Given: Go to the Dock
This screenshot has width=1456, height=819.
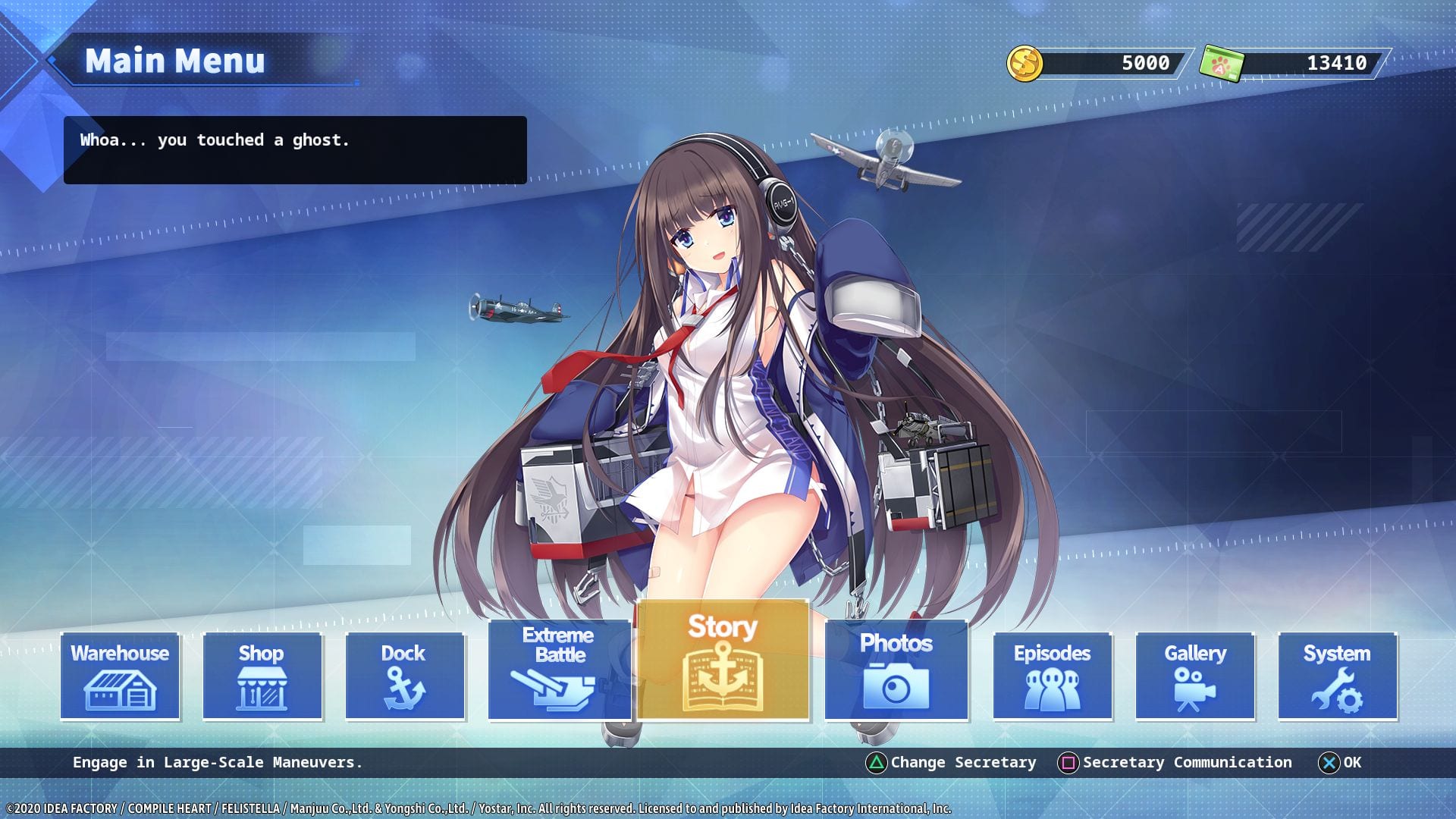Looking at the screenshot, I should (404, 676).
